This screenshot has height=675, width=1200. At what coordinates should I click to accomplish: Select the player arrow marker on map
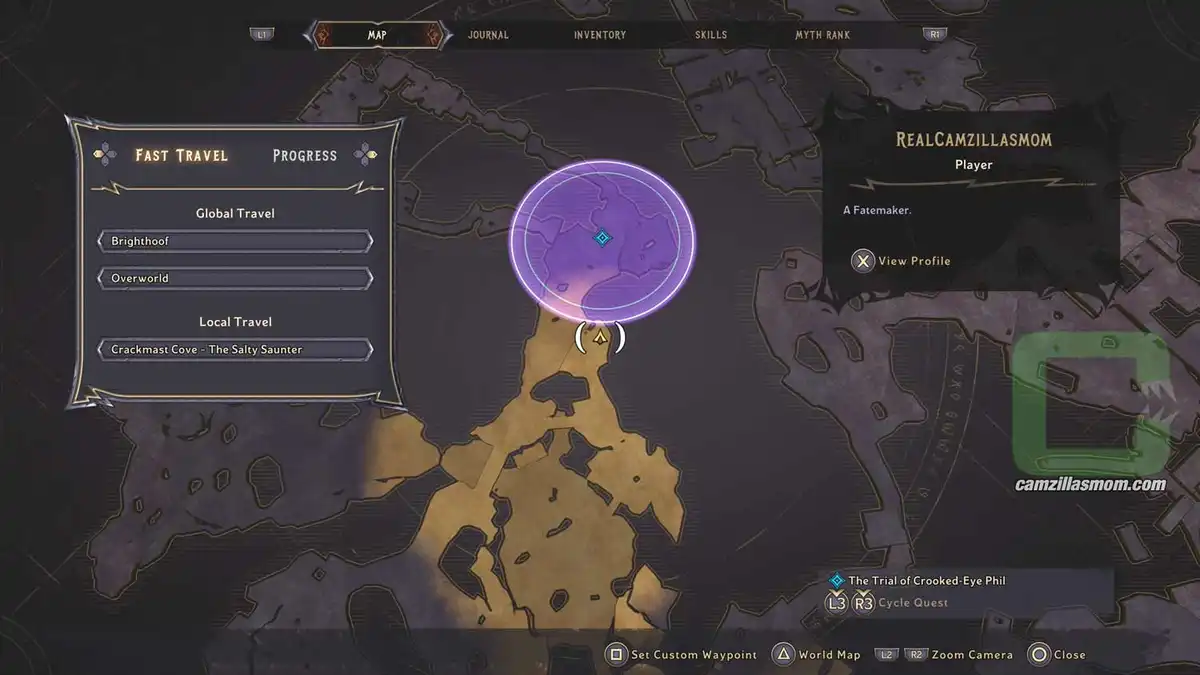click(x=600, y=338)
